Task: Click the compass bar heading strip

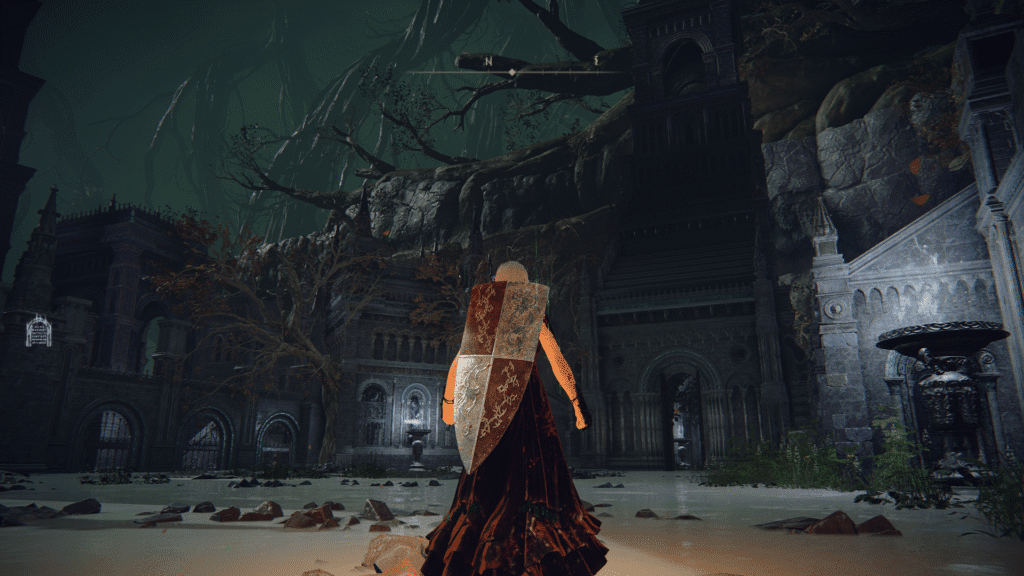Action: (512, 70)
